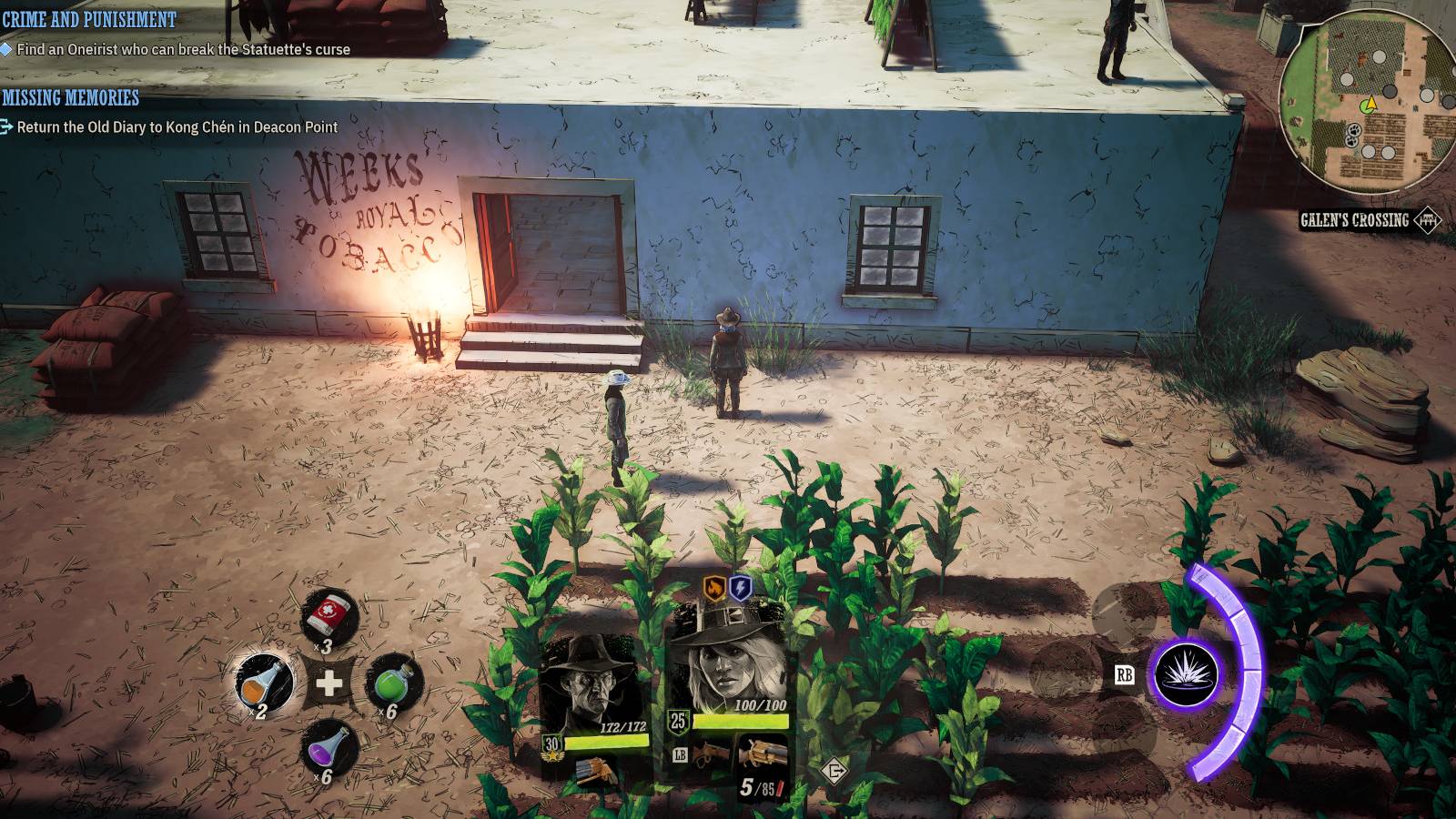Expand the marker beside Galen's Crossing label
Image resolution: width=1456 pixels, height=819 pixels.
pyautogui.click(x=1429, y=219)
